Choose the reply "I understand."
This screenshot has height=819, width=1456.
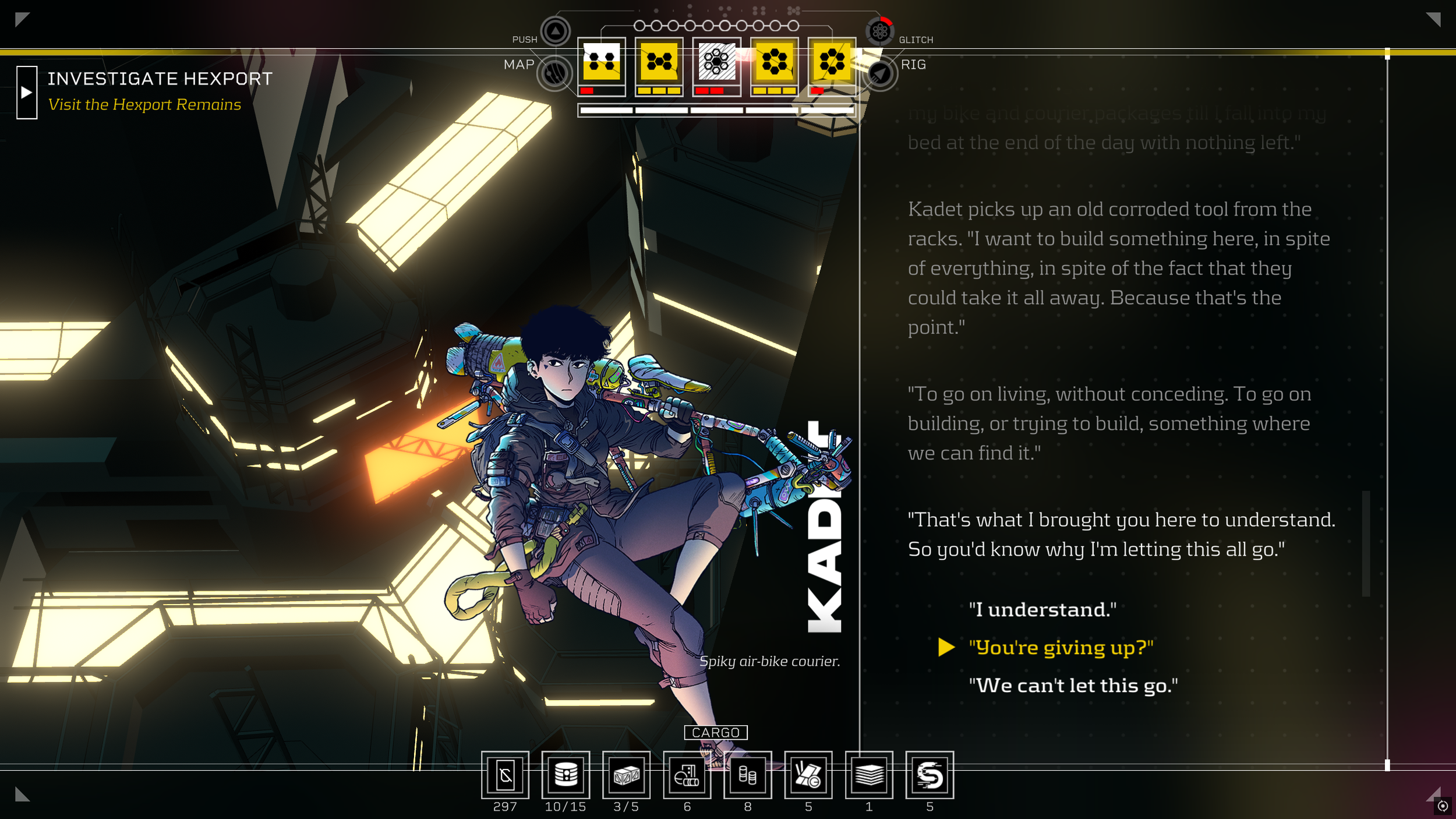pos(1042,609)
